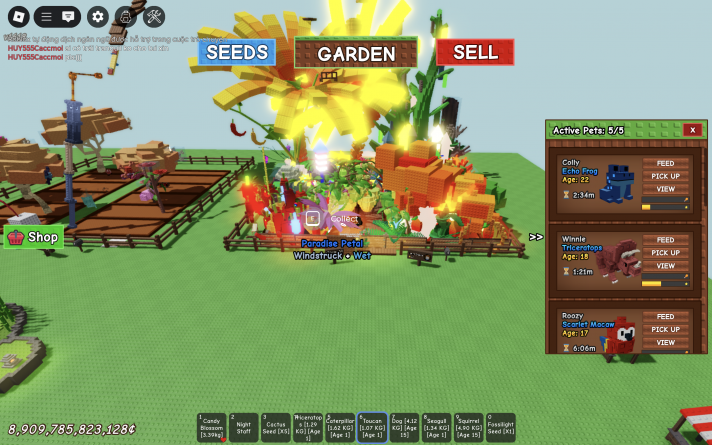Feed Colly the Echo Frog
This screenshot has height=445, width=712.
pyautogui.click(x=665, y=164)
